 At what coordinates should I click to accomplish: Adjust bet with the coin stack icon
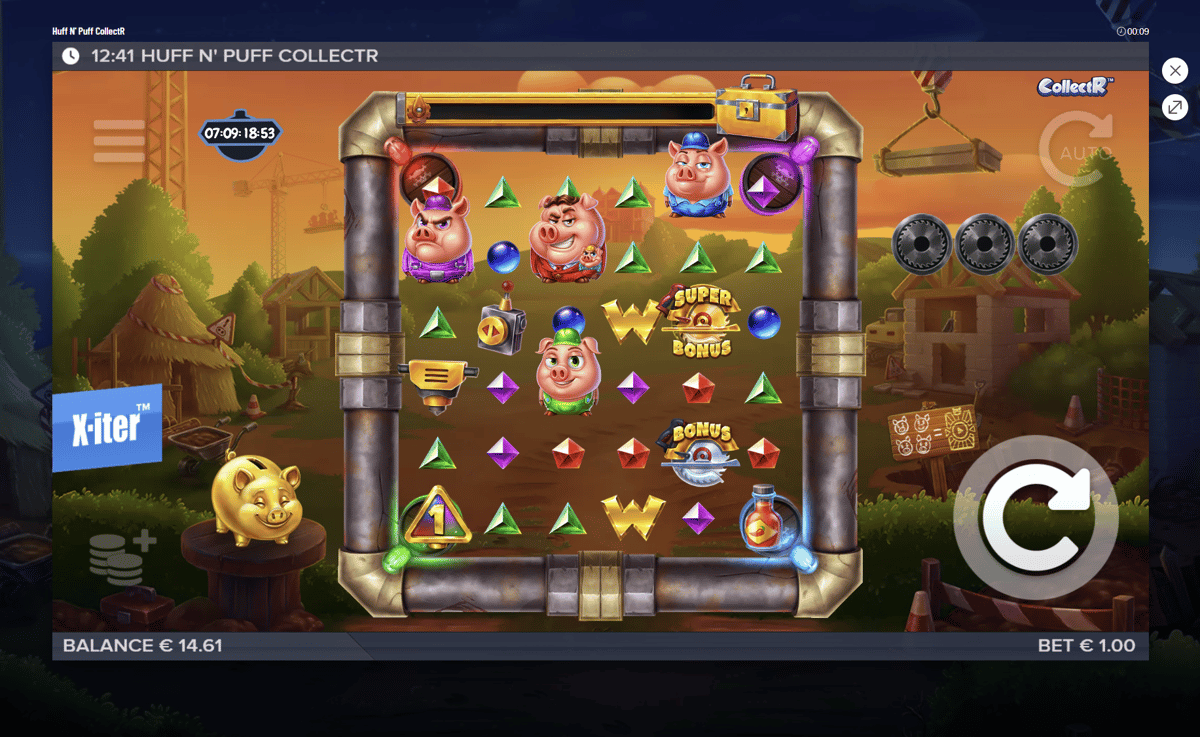(121, 558)
